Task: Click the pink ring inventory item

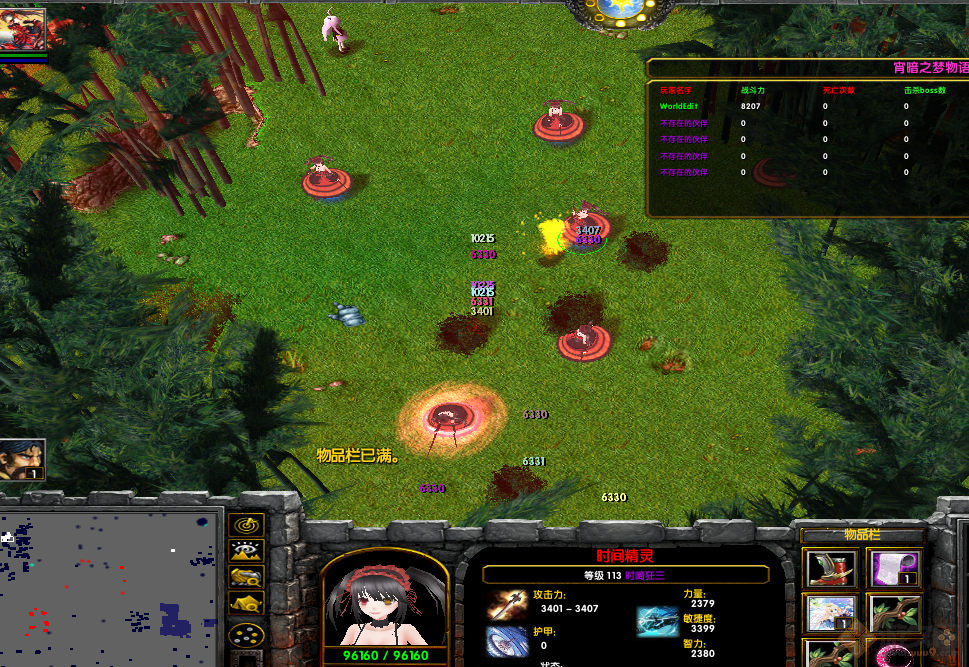Action: 893,652
